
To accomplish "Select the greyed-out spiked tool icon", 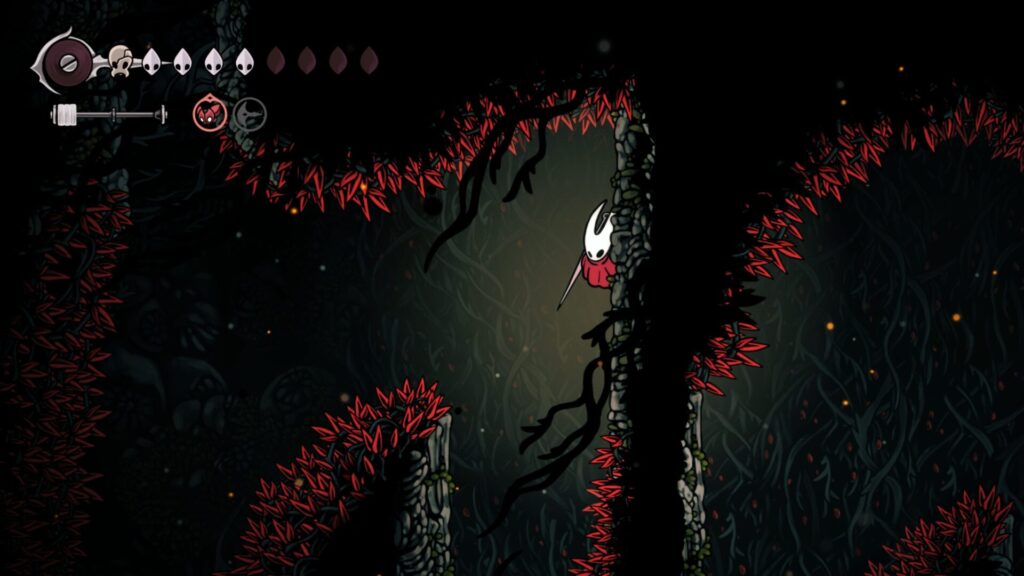I will pos(250,114).
